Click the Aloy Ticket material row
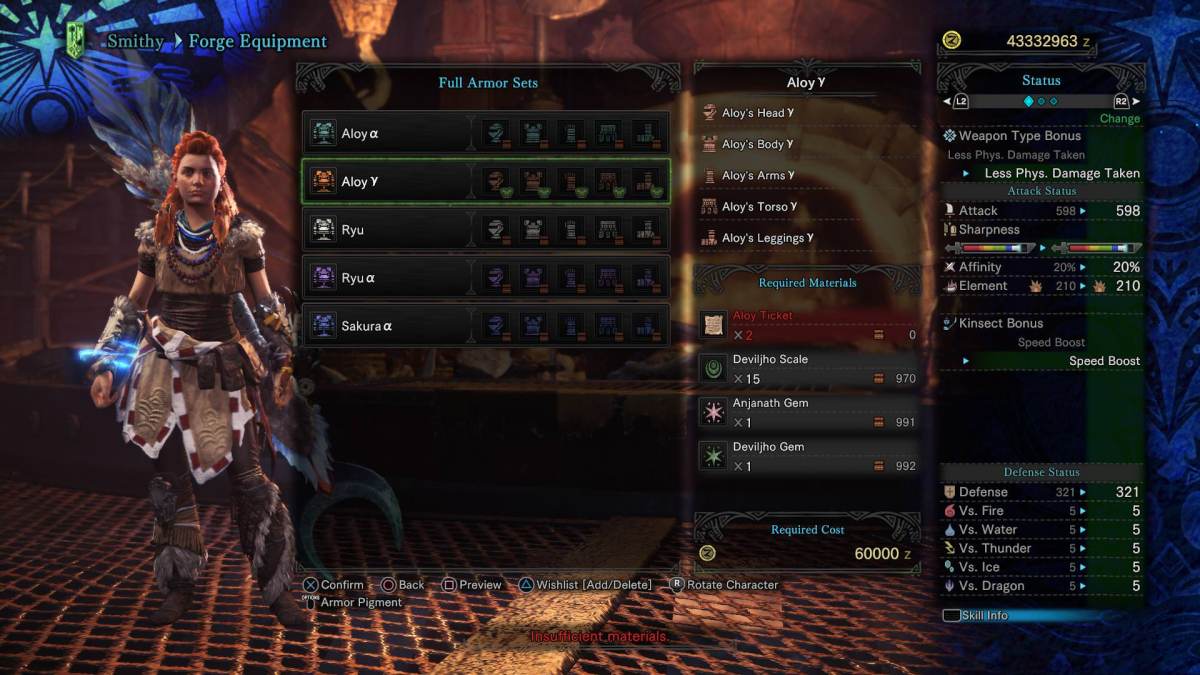The image size is (1200, 675). [x=808, y=325]
